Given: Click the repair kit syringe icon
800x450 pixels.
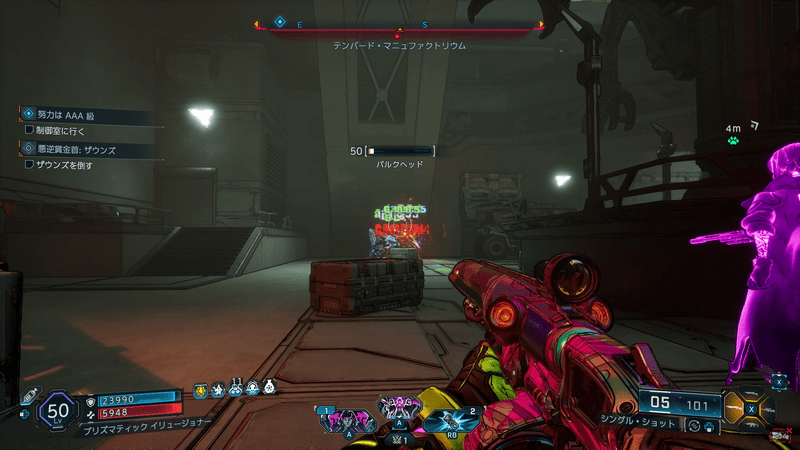Looking at the screenshot, I should (30, 394).
